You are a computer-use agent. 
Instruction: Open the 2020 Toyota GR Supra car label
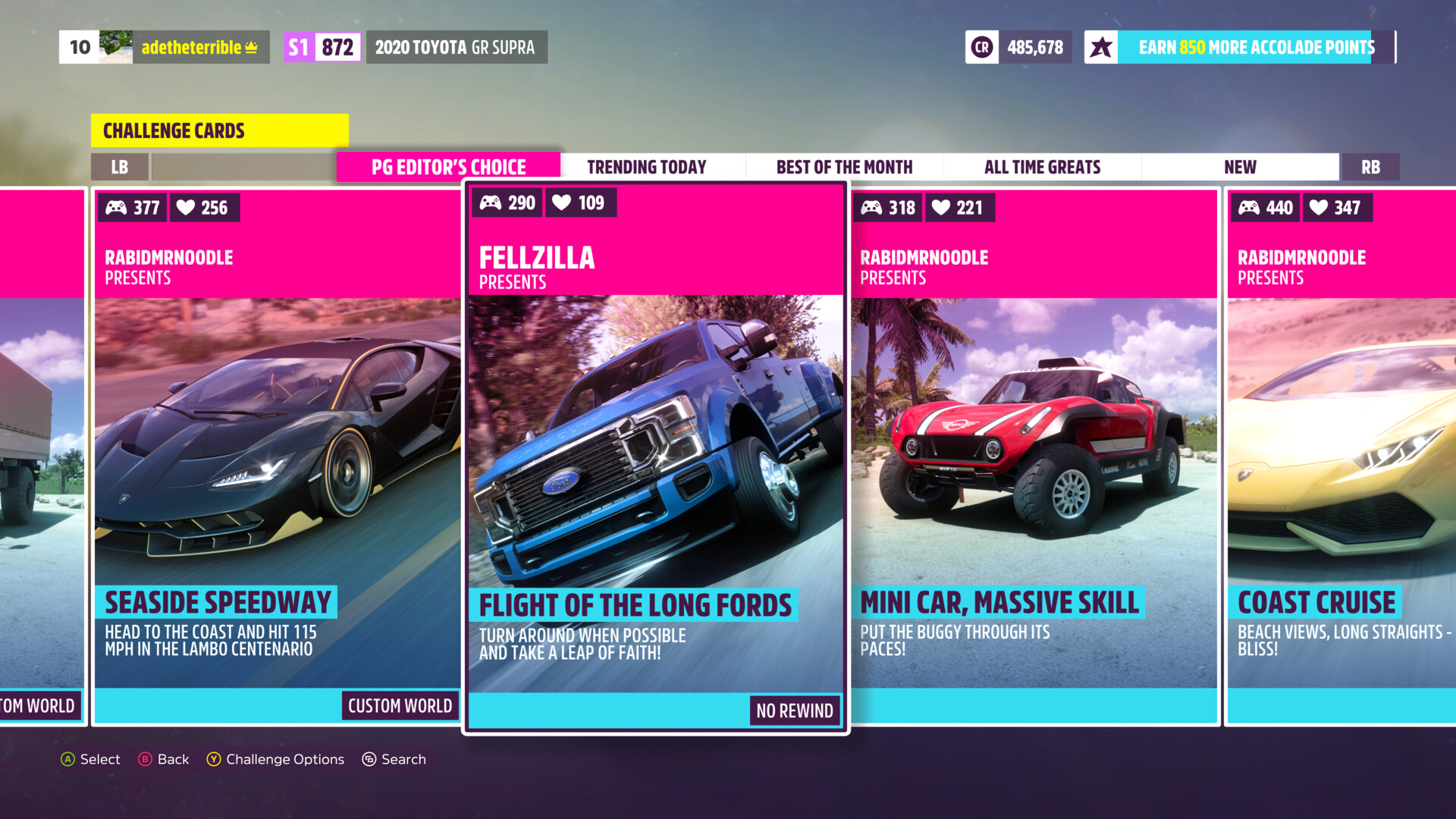click(x=455, y=47)
